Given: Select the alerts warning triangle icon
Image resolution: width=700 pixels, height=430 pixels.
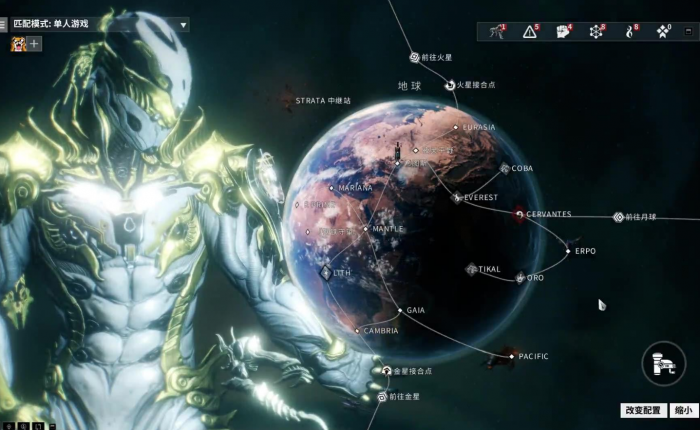Looking at the screenshot, I should 530,32.
